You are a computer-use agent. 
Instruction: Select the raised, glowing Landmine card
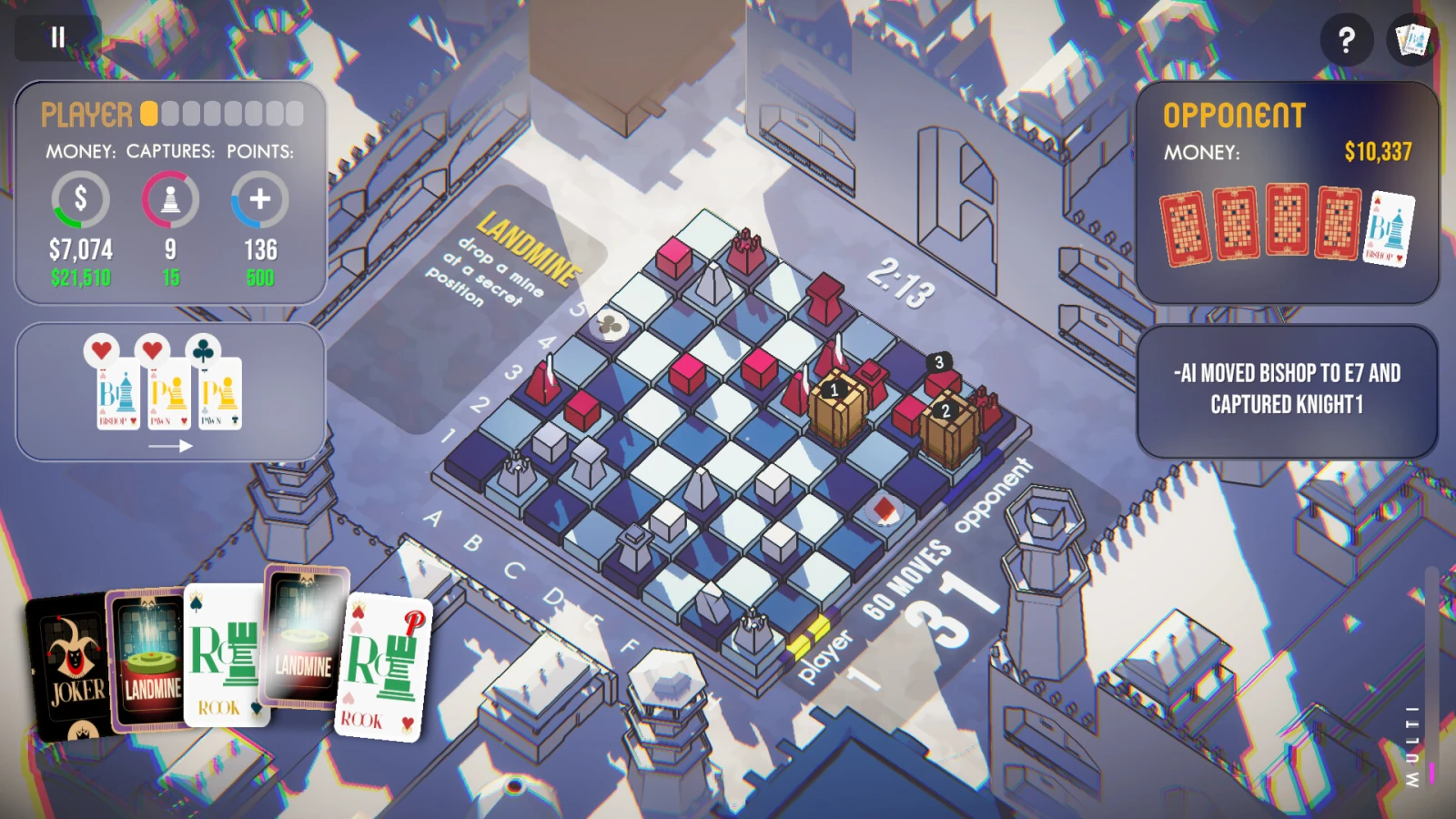pyautogui.click(x=305, y=637)
